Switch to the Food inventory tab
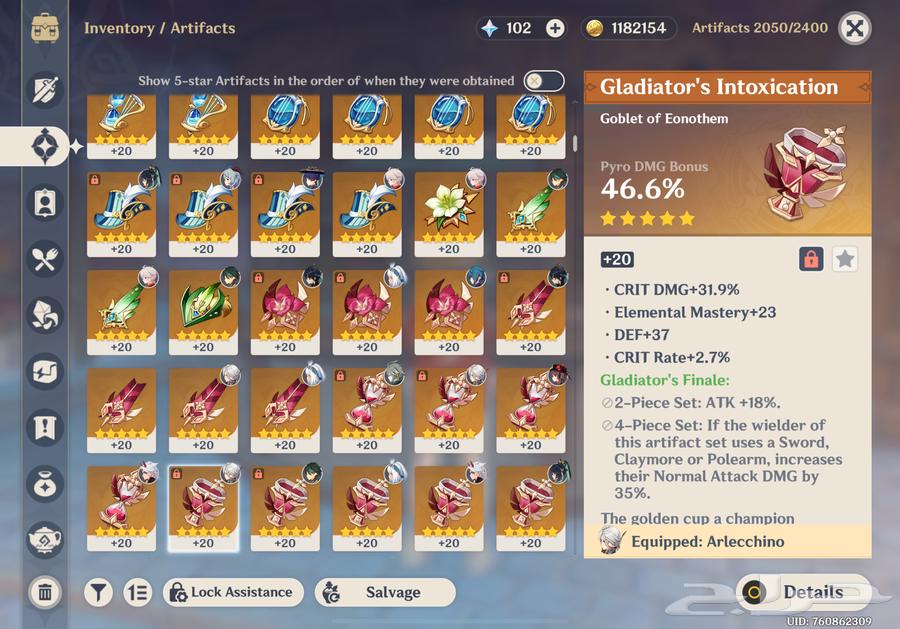This screenshot has width=900, height=629. [45, 260]
